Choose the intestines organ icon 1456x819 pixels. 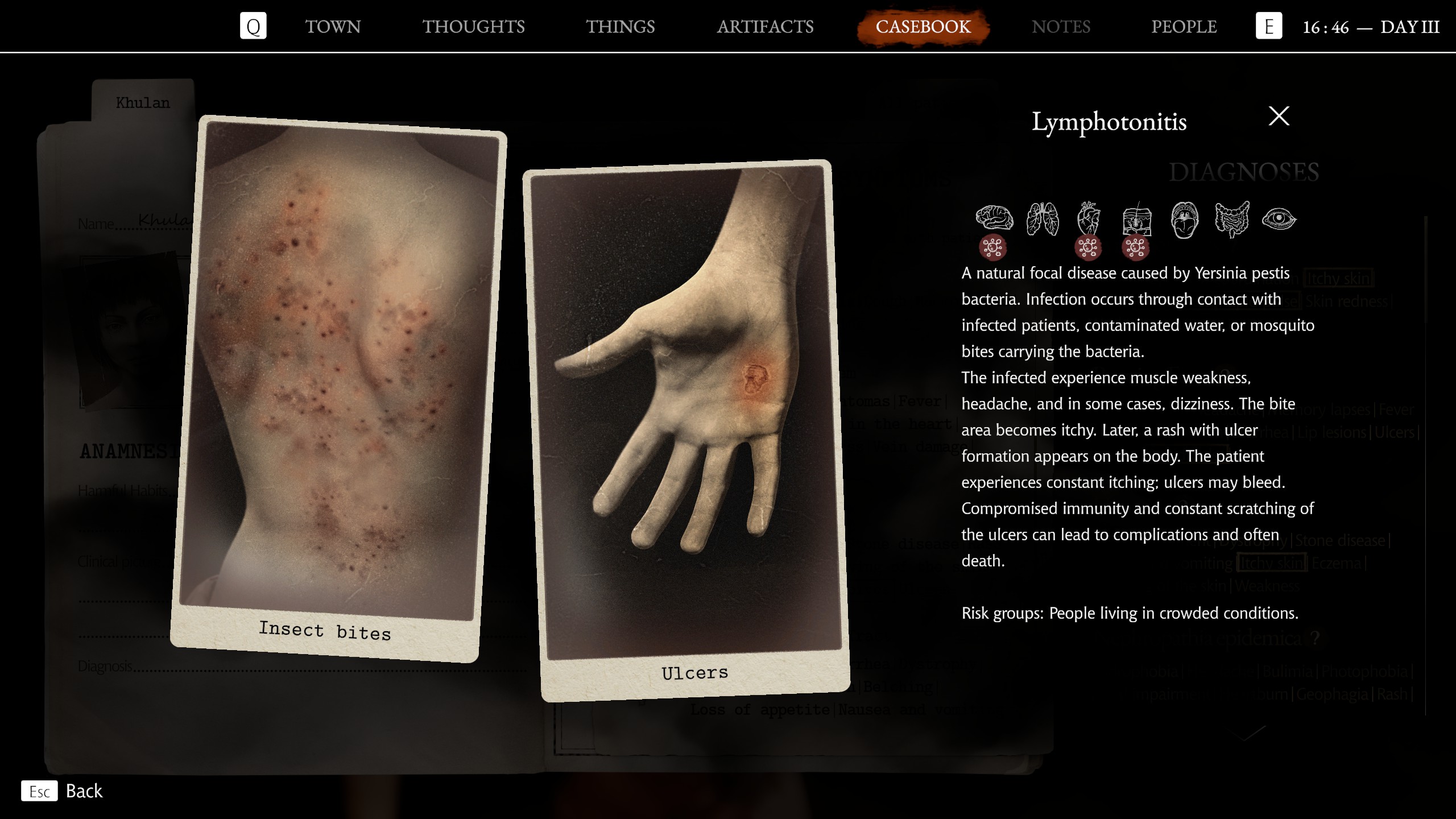pyautogui.click(x=1232, y=218)
